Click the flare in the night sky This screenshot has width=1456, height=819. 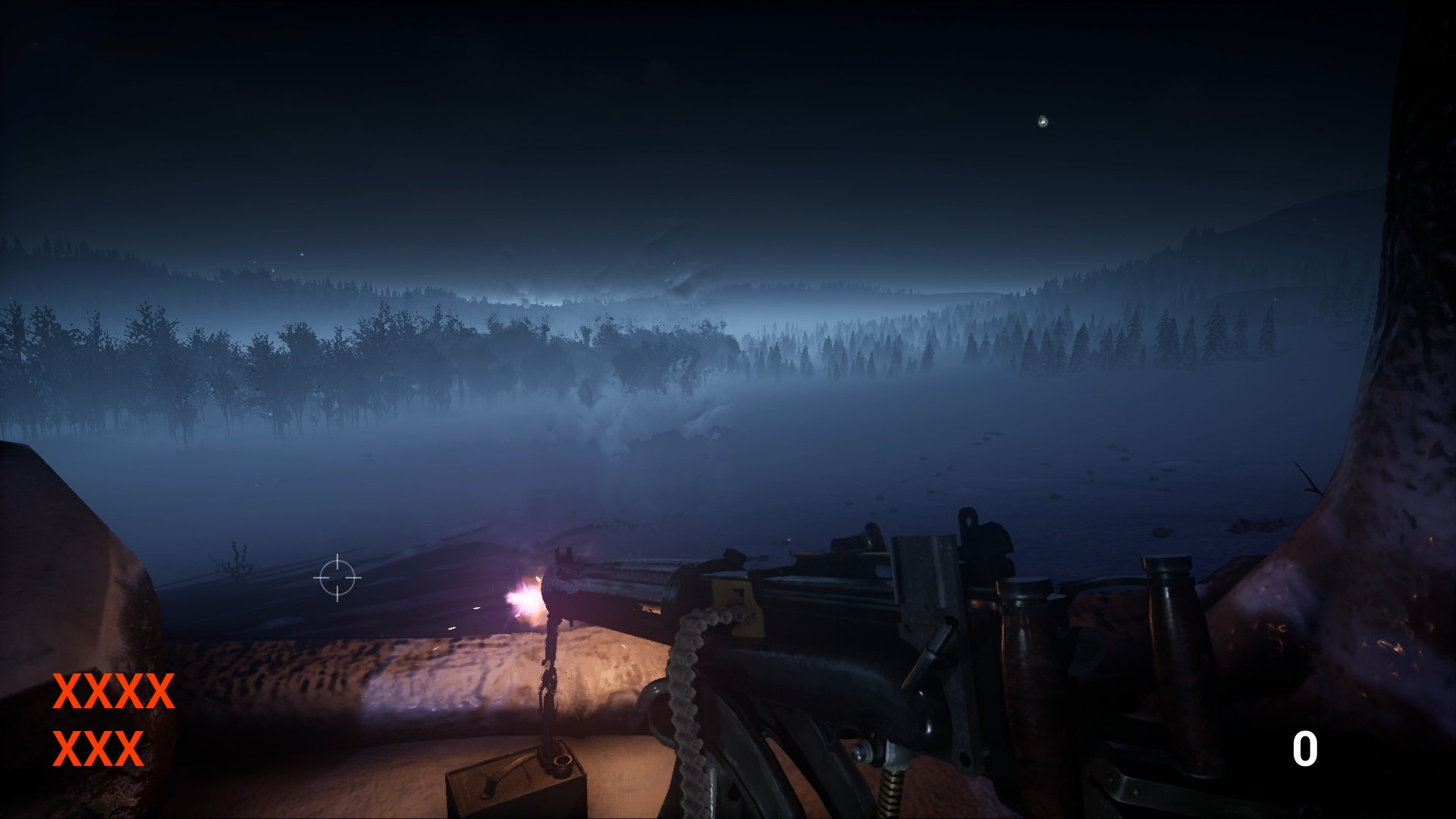[1043, 120]
